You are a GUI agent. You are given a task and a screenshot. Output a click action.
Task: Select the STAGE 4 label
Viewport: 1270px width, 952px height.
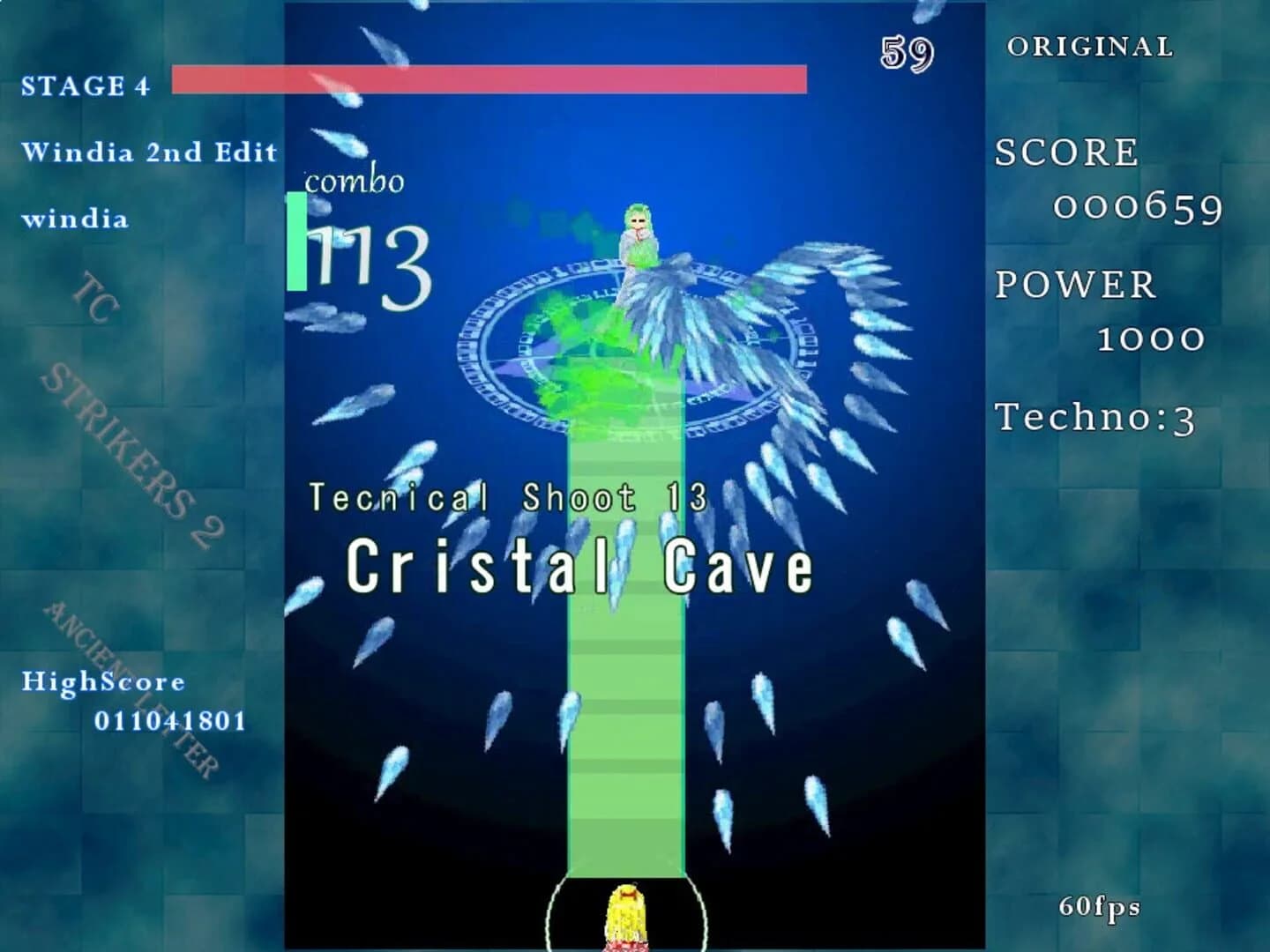tap(86, 86)
